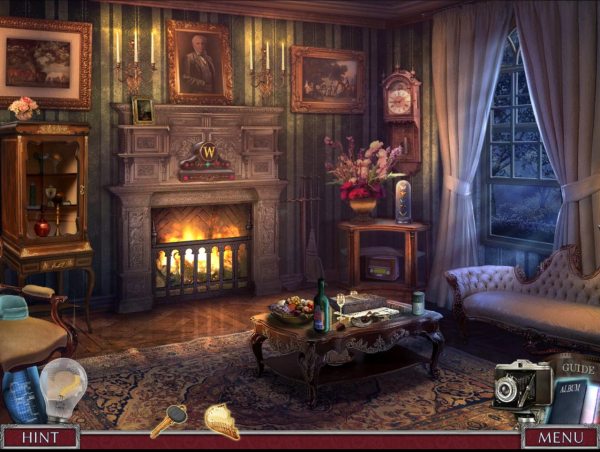This screenshot has width=600, height=452.
Task: Open the blue ALBUM book
Action: coord(570,395)
